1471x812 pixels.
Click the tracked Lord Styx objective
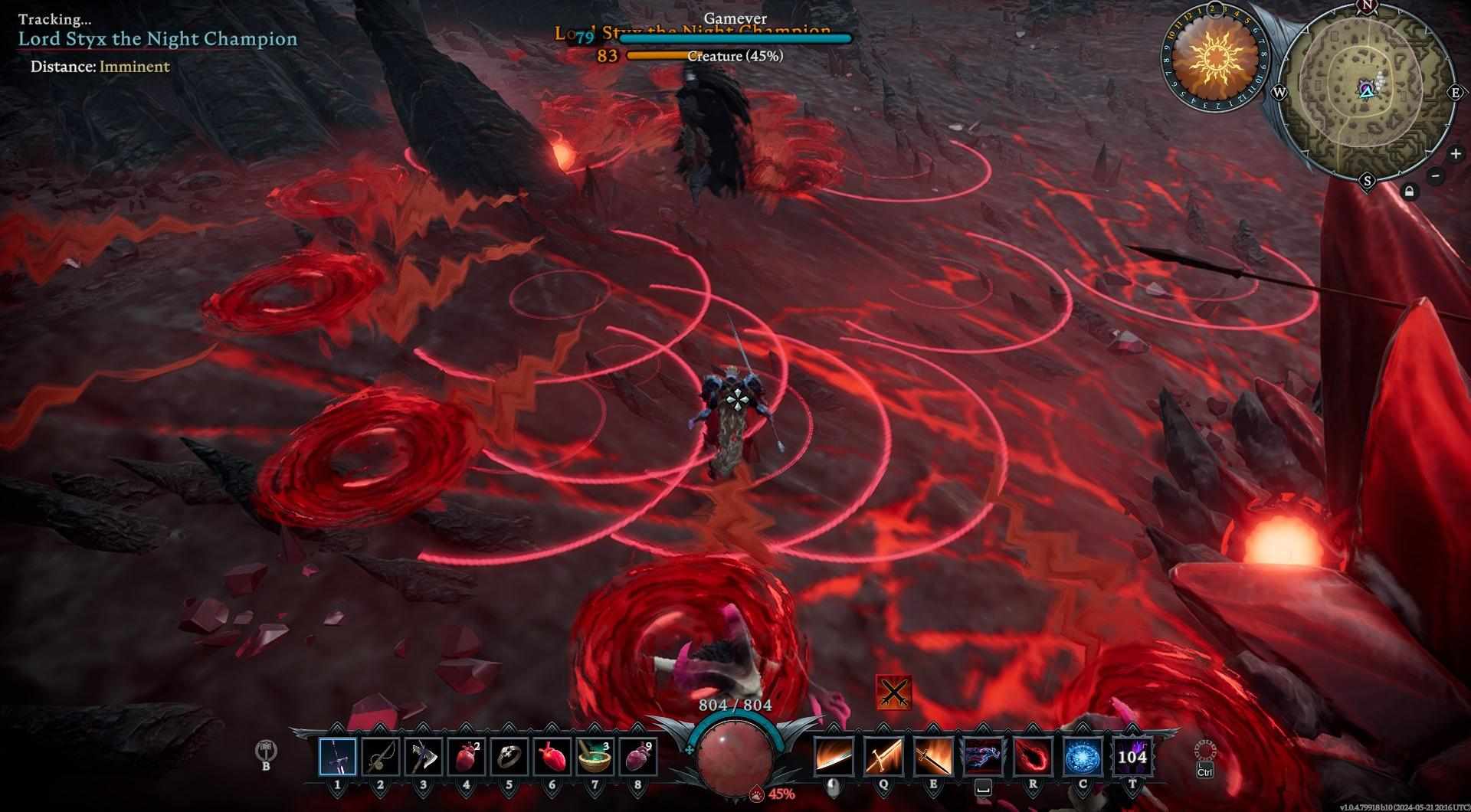[158, 39]
